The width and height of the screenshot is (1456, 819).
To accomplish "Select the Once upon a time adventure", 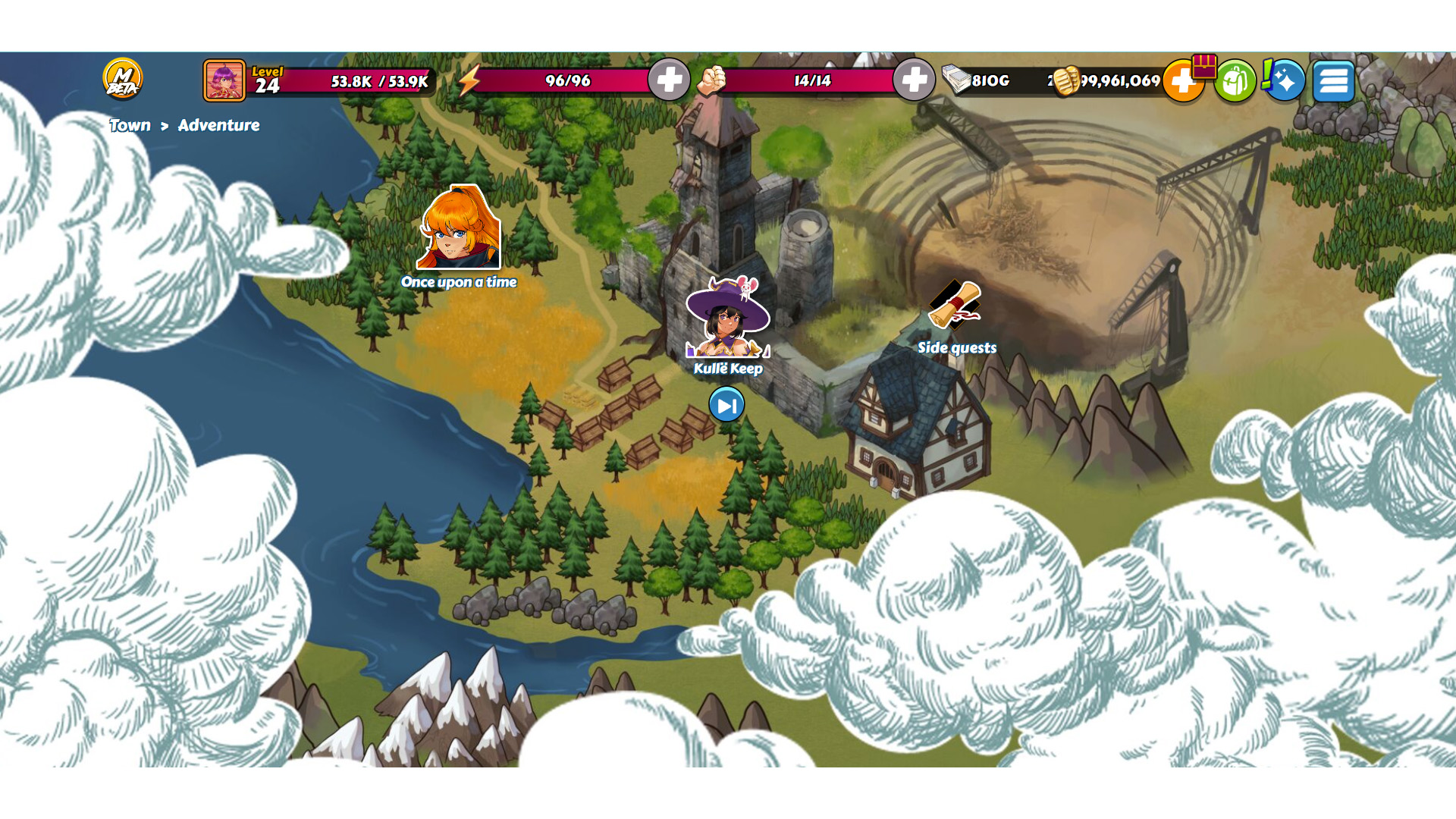I will pyautogui.click(x=459, y=229).
